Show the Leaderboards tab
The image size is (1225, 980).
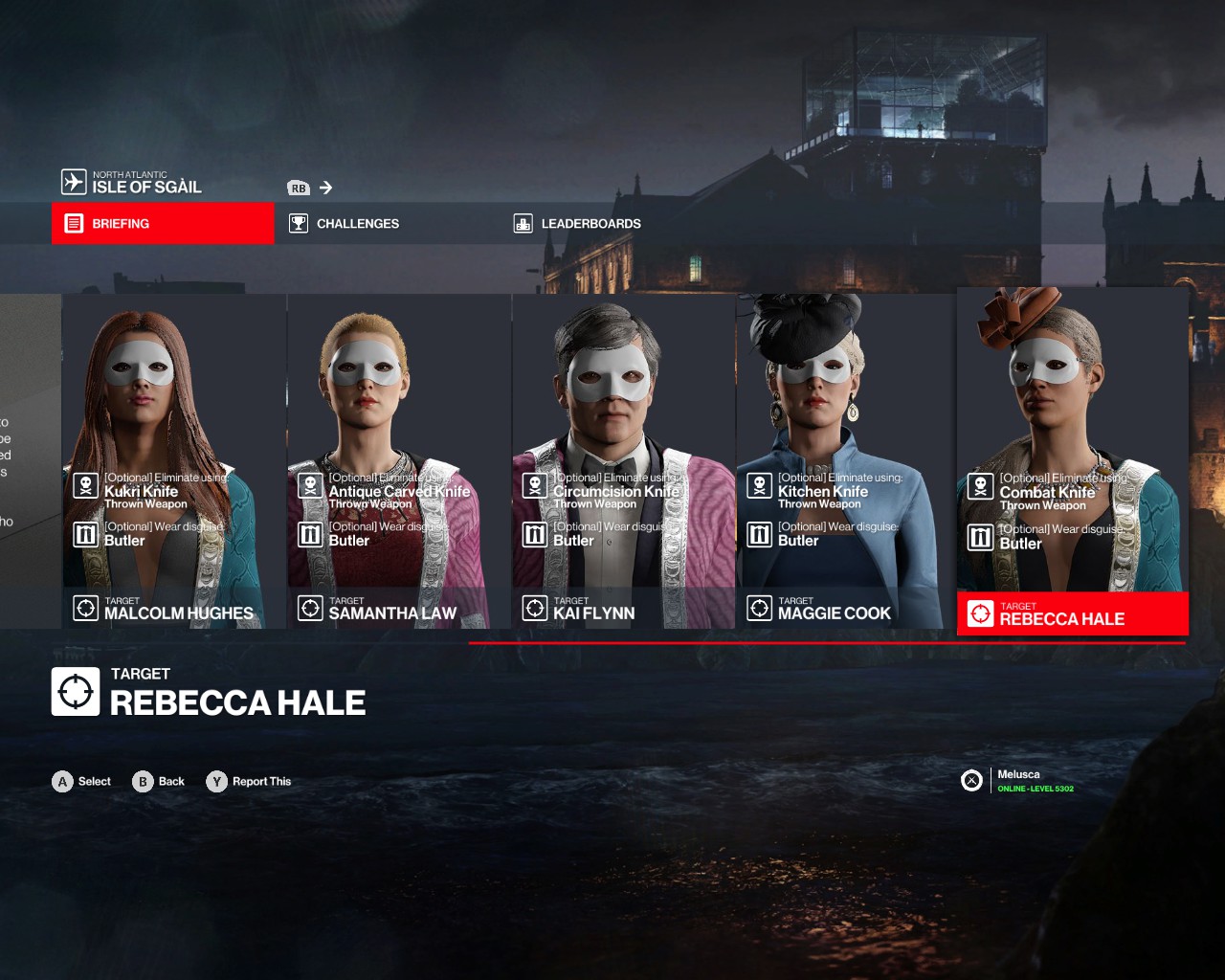pyautogui.click(x=590, y=224)
